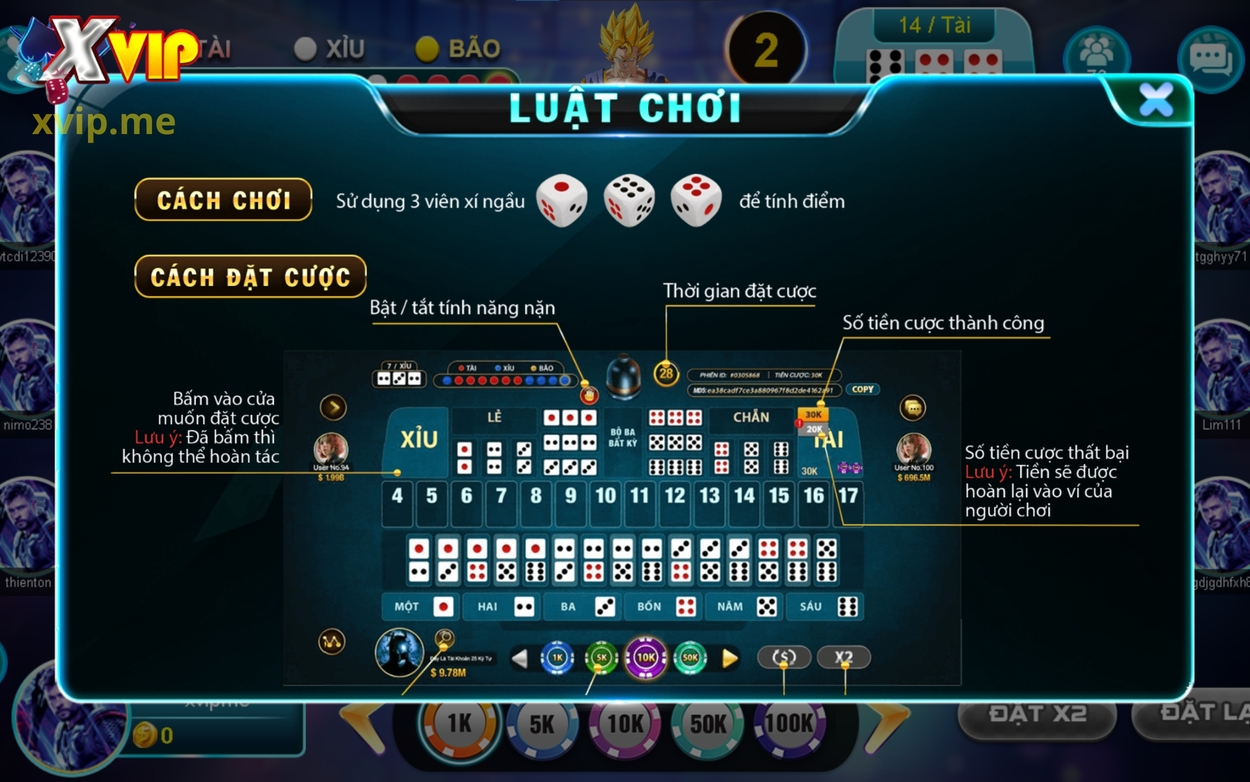This screenshot has height=782, width=1250.
Task: Open the chat speech bubble icon
Action: [x=1209, y=57]
